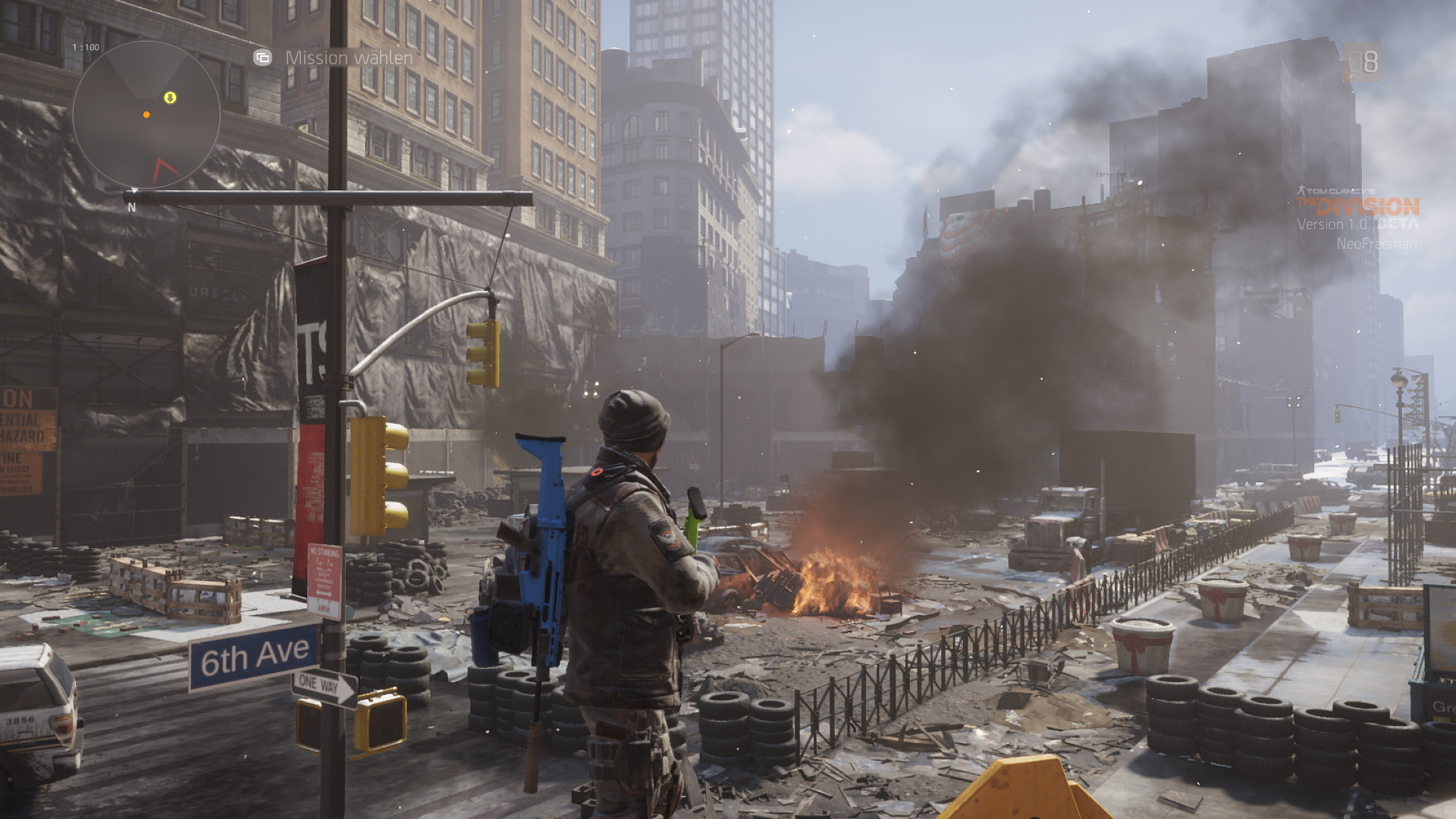Open the circular minimap
Screen dimensions: 1456x819
coord(146,115)
